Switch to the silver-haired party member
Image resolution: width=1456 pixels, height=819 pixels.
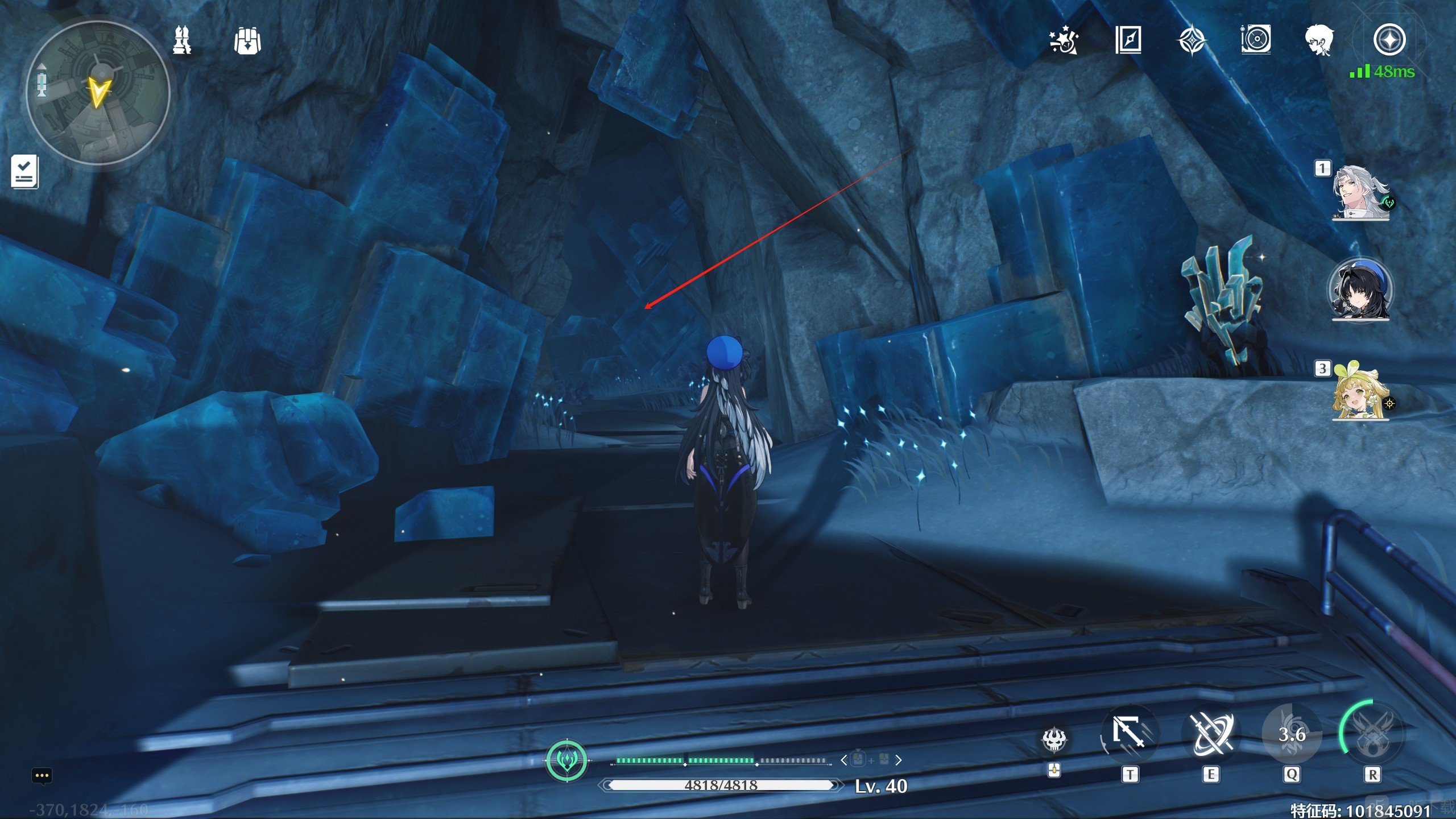(1360, 192)
